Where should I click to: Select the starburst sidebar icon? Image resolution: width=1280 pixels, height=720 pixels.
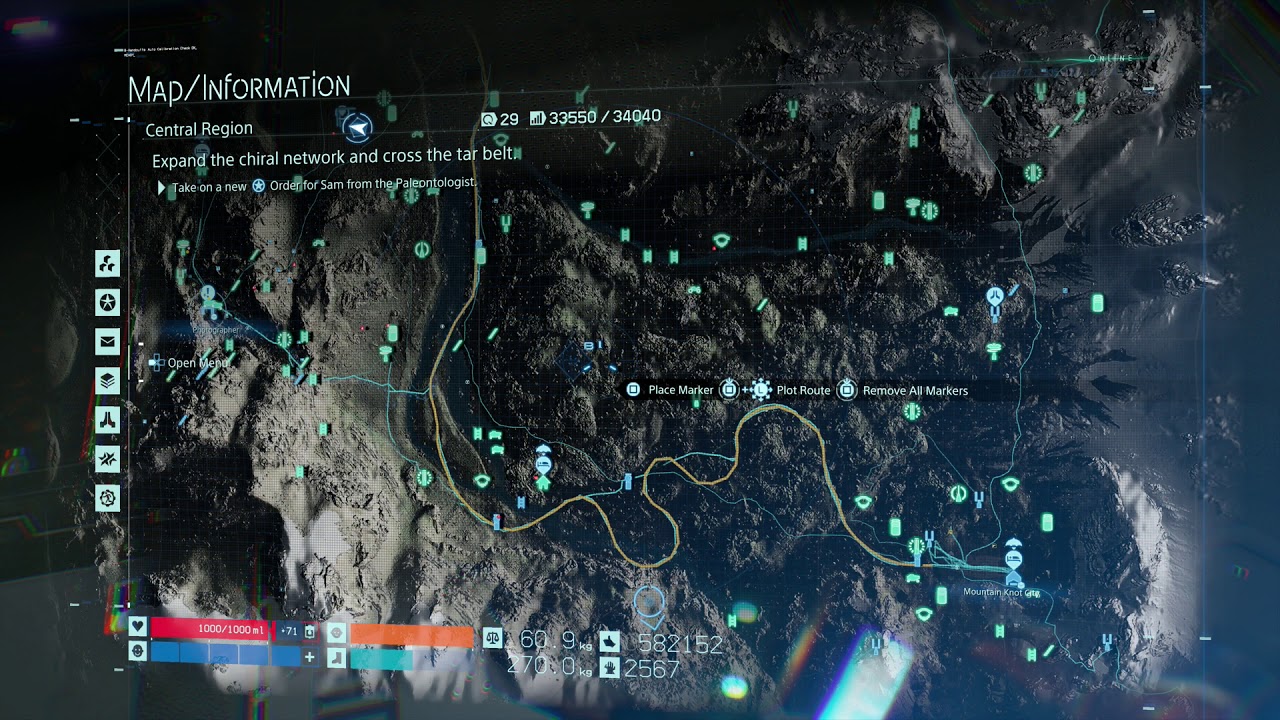[x=107, y=459]
